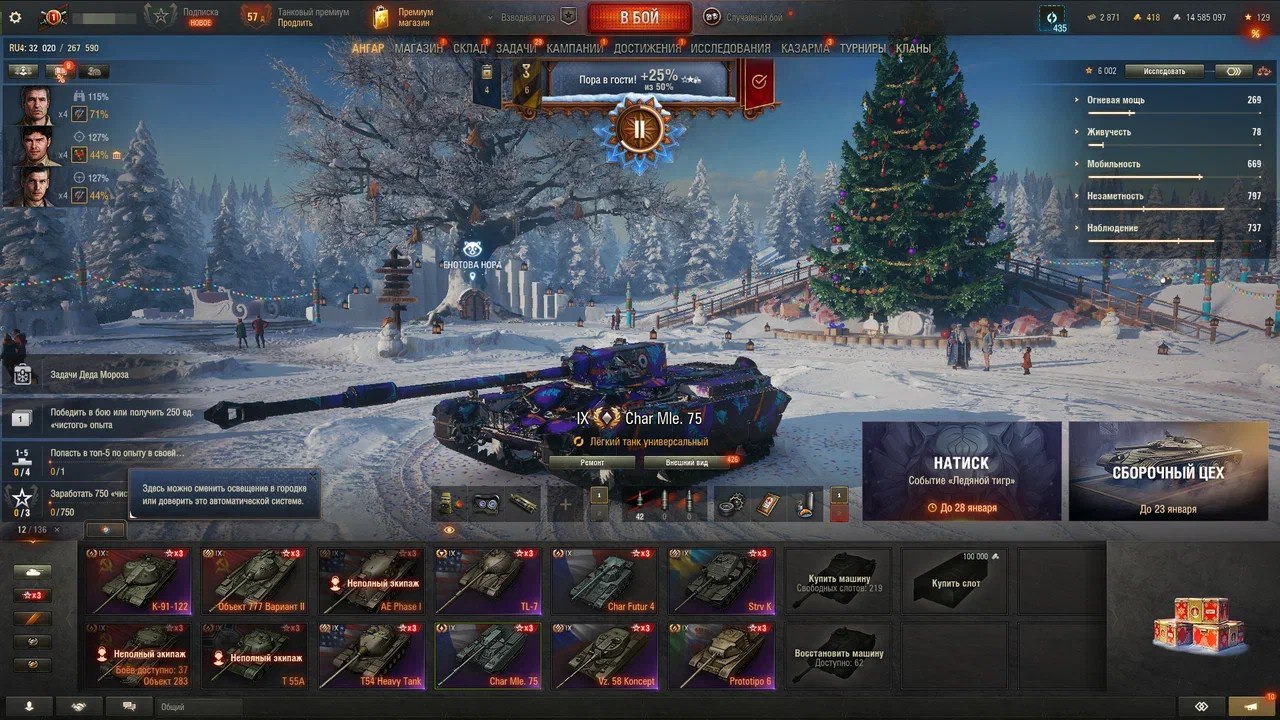
Task: Go to the КАЗАРМА tab
Action: [804, 48]
